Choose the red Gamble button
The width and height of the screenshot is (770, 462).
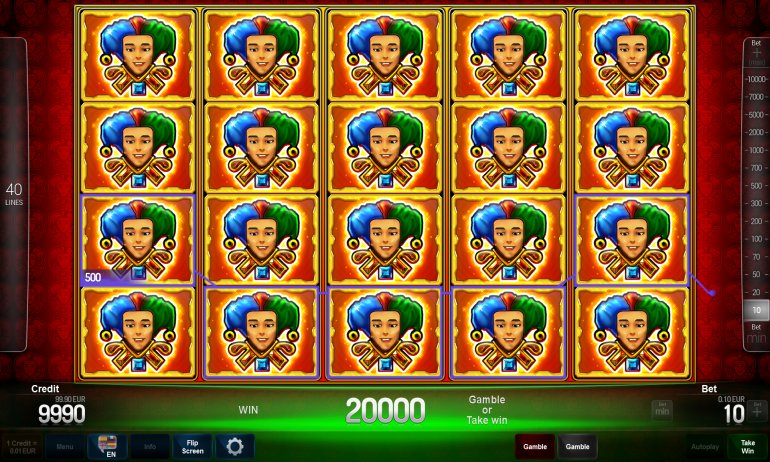coord(535,446)
